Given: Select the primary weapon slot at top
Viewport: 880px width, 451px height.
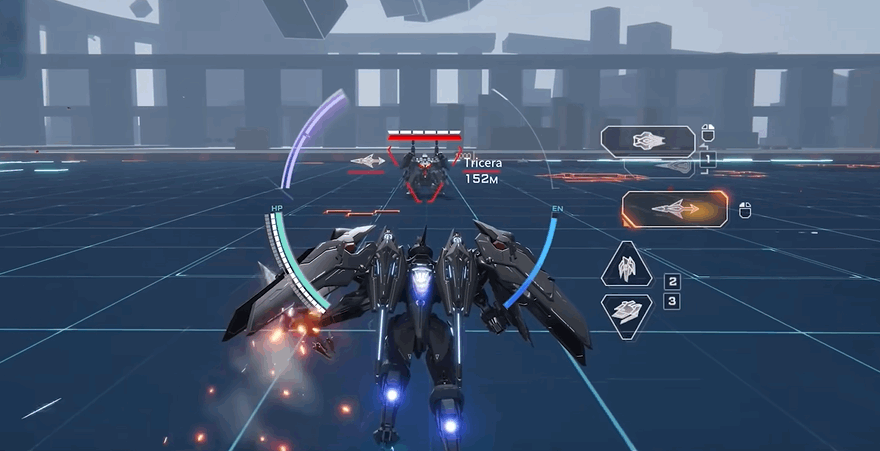Looking at the screenshot, I should tap(647, 140).
